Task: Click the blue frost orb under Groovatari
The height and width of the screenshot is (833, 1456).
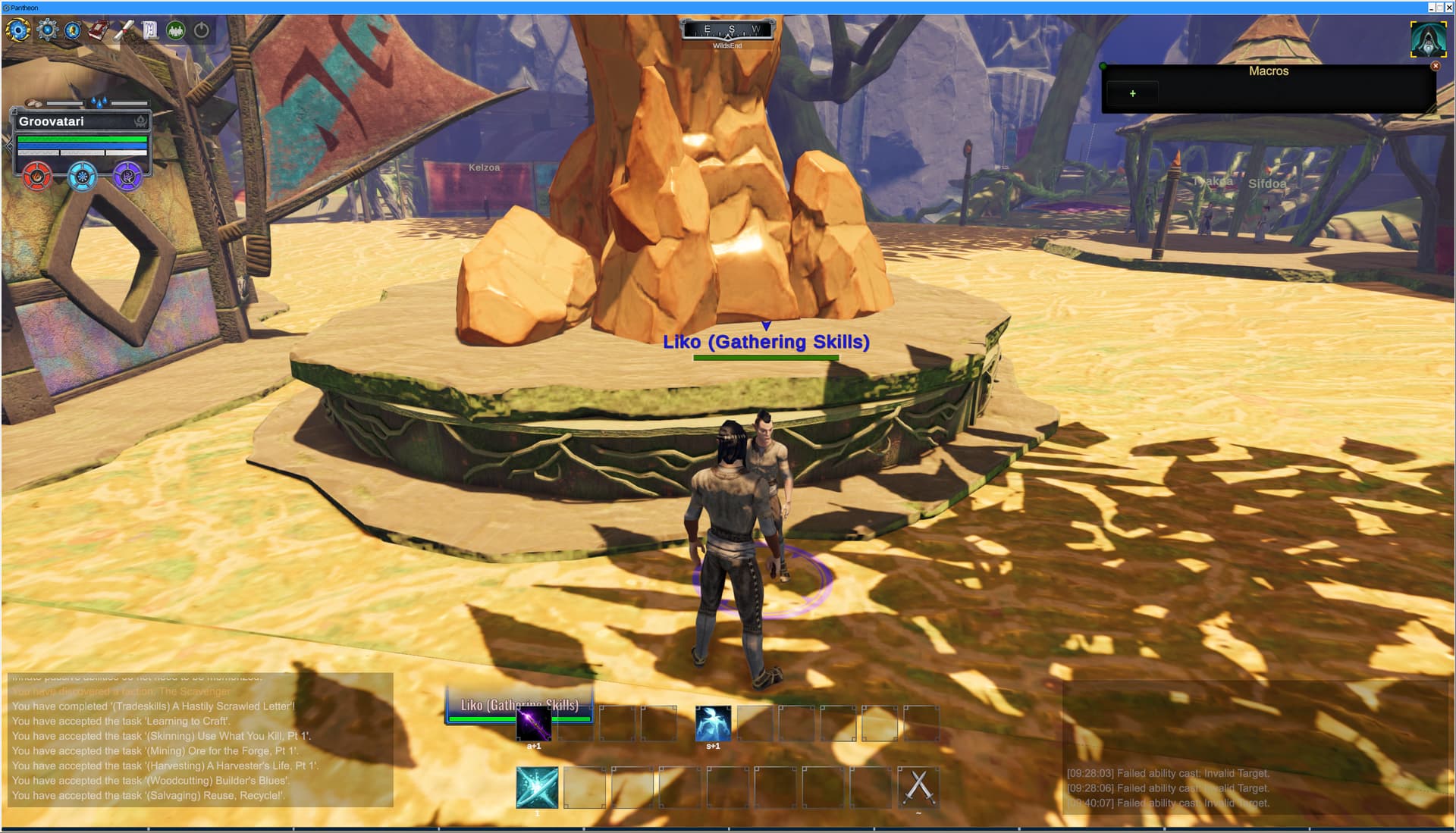Action: tap(82, 177)
